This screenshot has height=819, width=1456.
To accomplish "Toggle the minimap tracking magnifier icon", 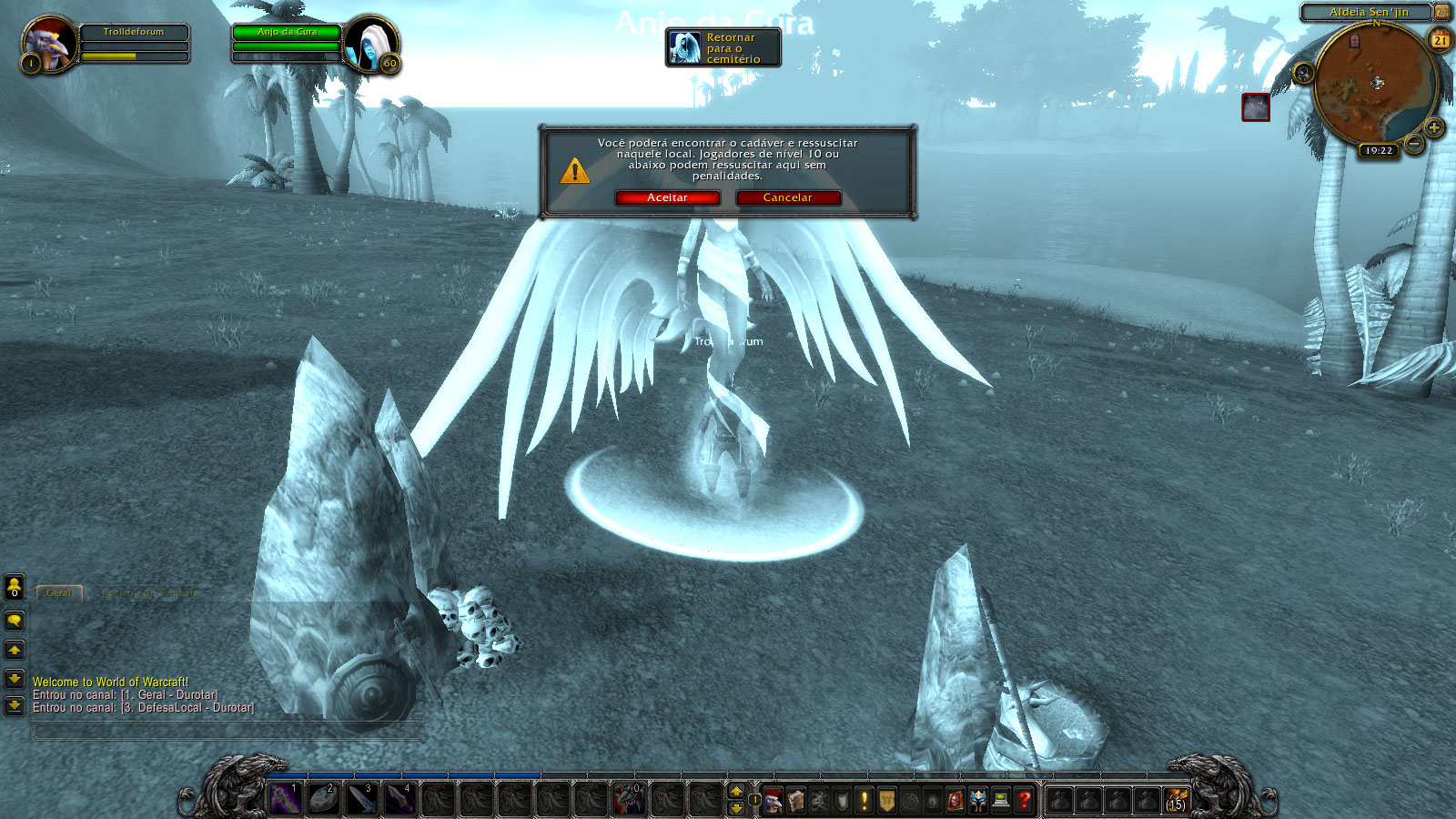I will point(1303,73).
